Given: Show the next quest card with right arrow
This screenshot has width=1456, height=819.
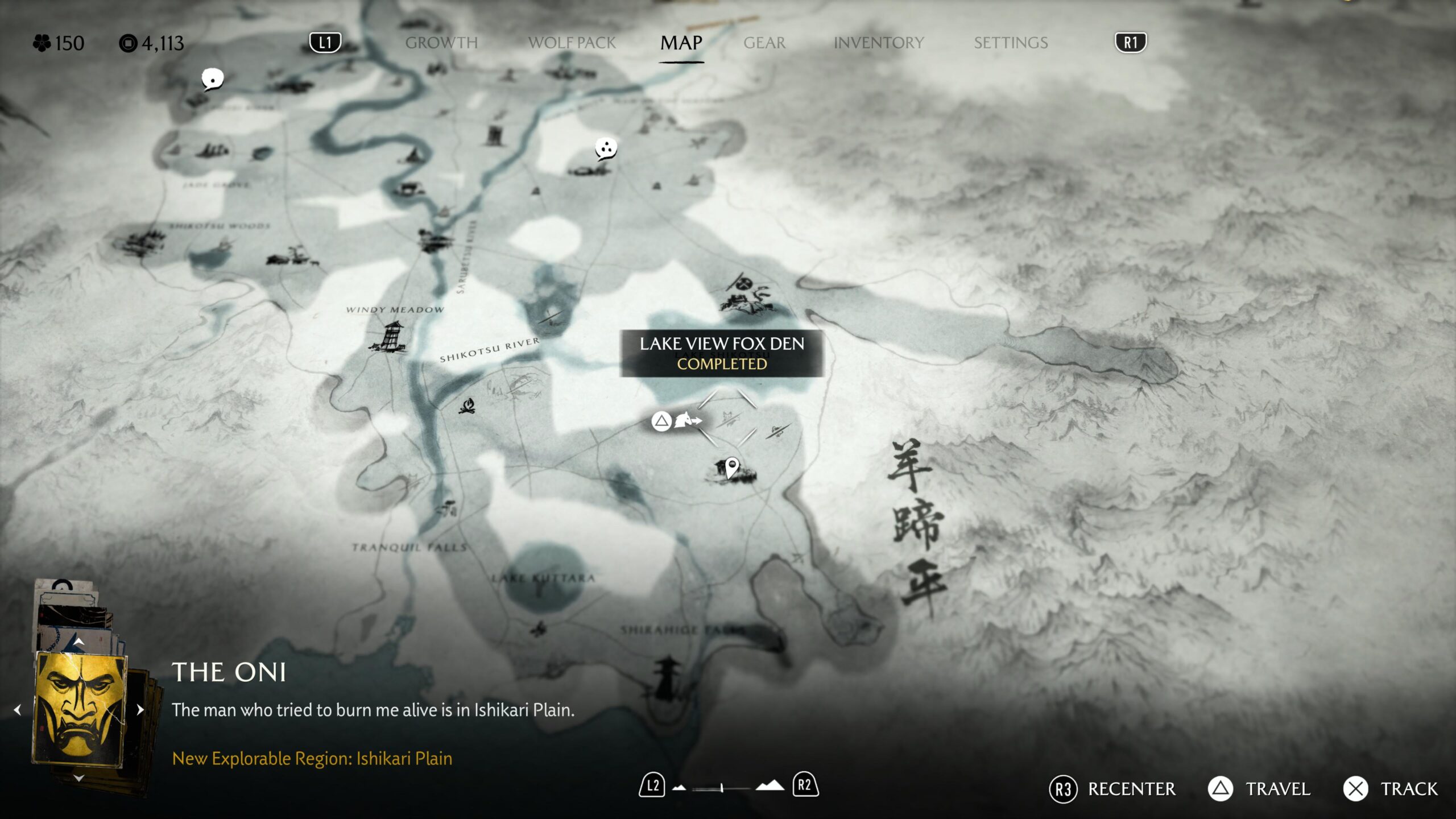Looking at the screenshot, I should point(140,709).
